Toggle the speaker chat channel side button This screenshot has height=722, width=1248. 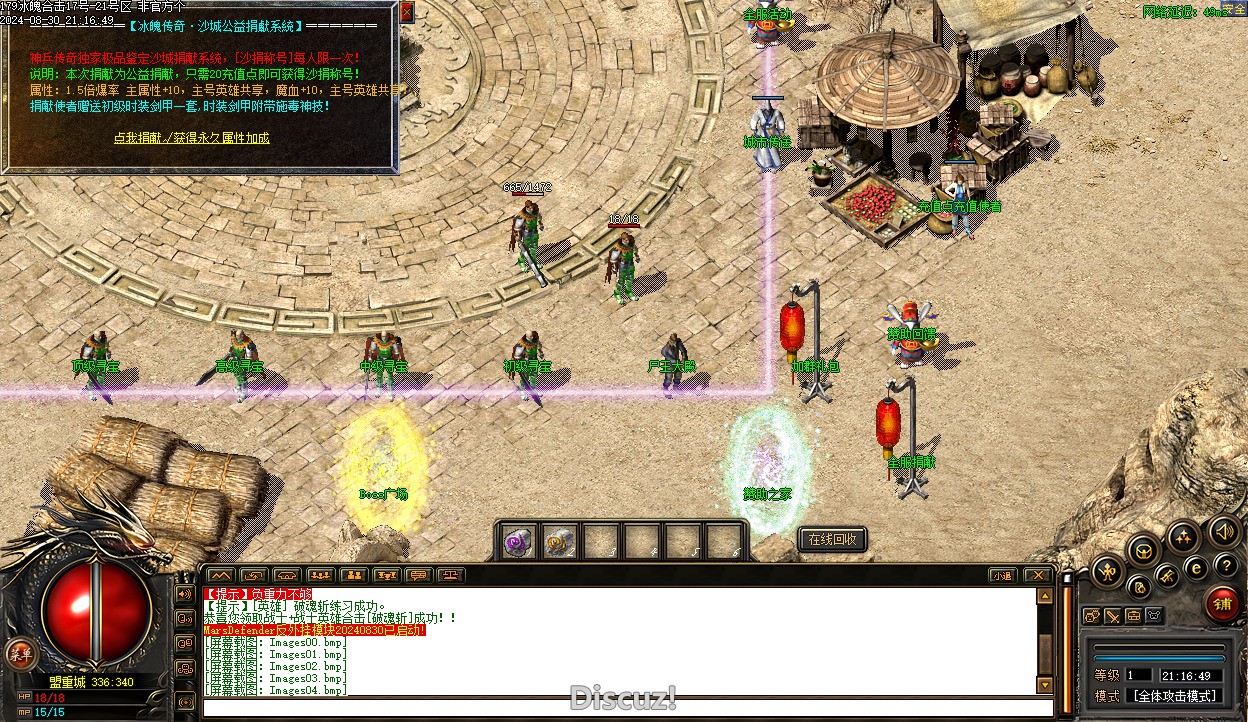(x=185, y=594)
